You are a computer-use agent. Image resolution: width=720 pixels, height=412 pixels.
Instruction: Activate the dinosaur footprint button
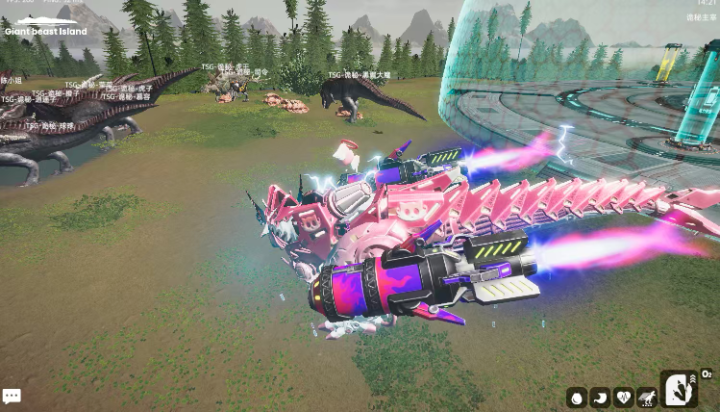[x=680, y=390]
